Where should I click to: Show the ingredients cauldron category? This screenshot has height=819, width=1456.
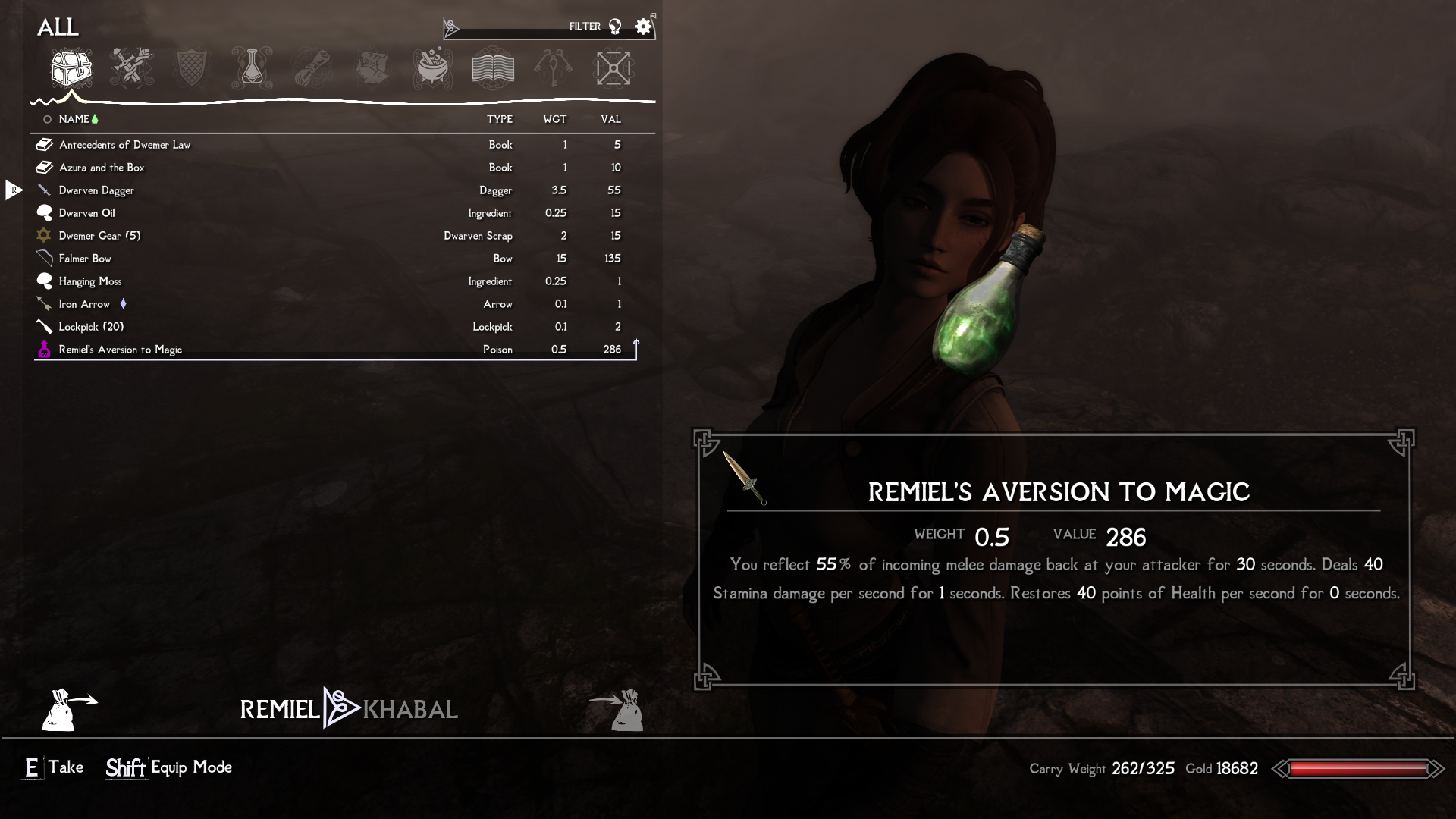[433, 68]
